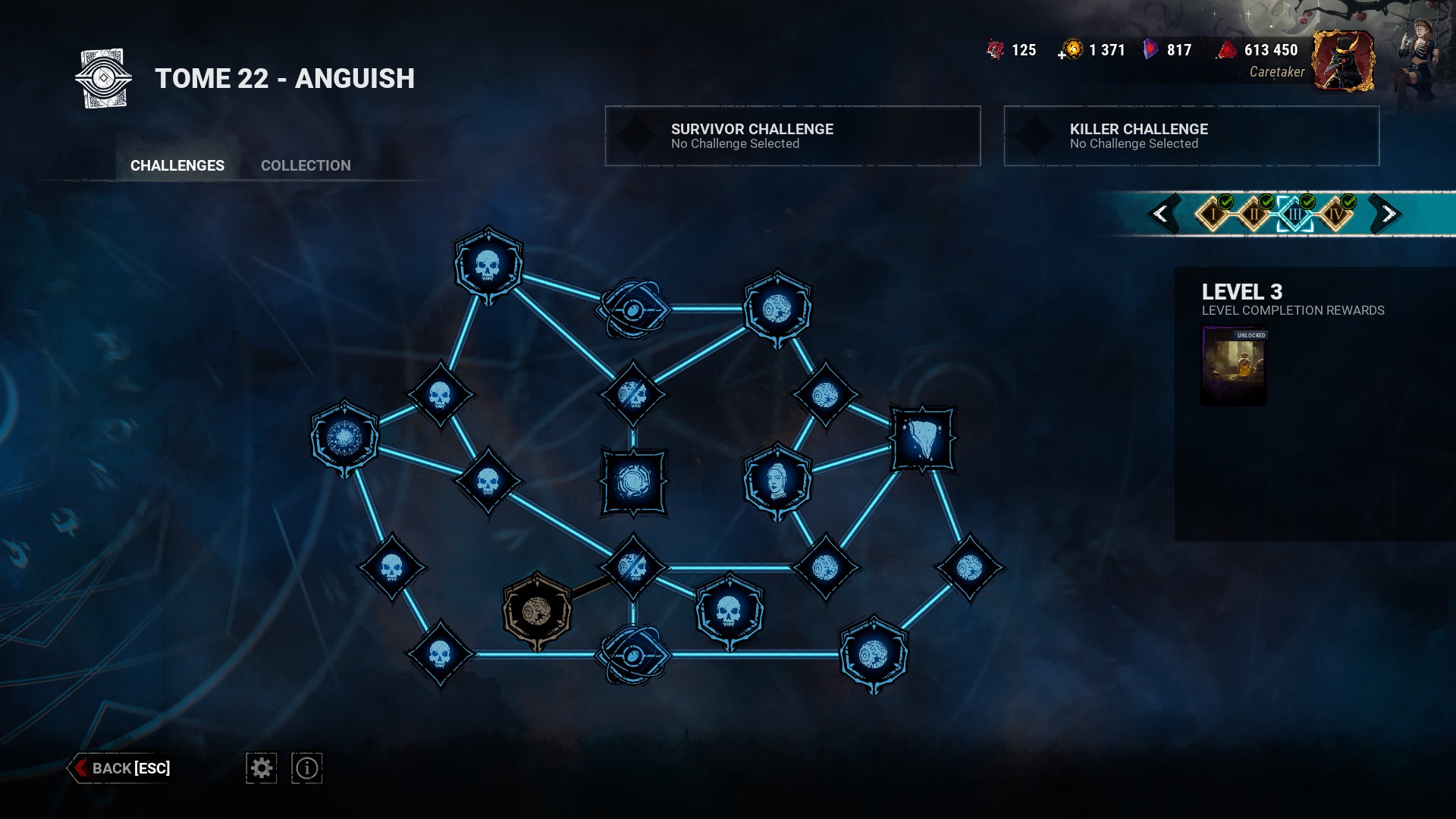Switch to the Collection tab

(x=306, y=165)
